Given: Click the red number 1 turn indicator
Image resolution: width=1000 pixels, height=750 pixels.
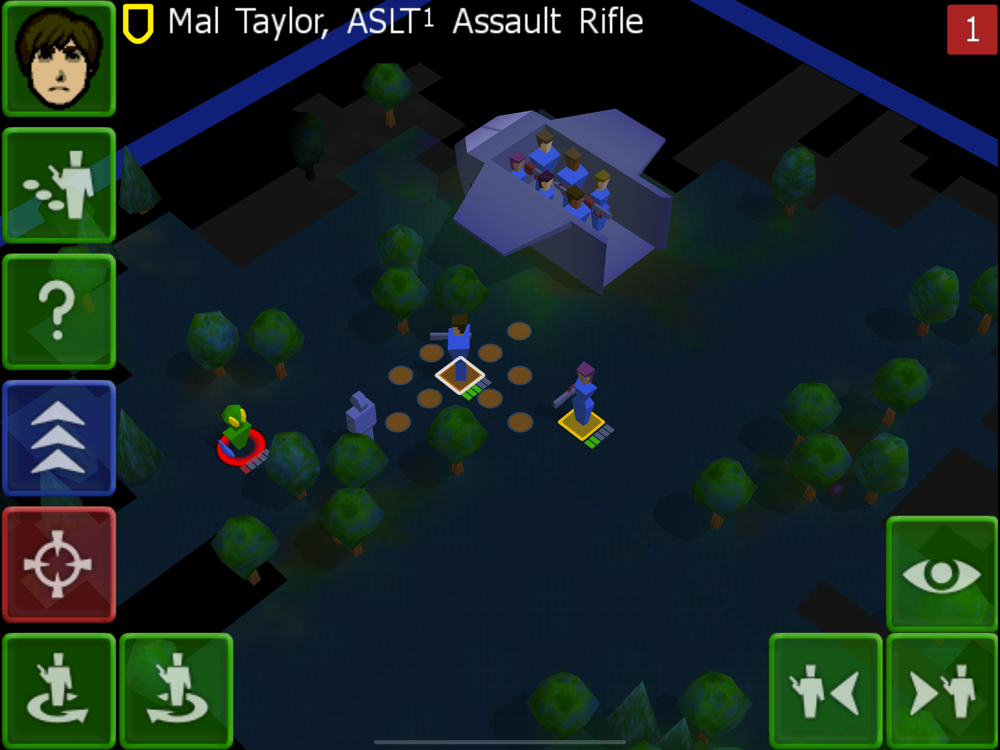Looking at the screenshot, I should [972, 29].
